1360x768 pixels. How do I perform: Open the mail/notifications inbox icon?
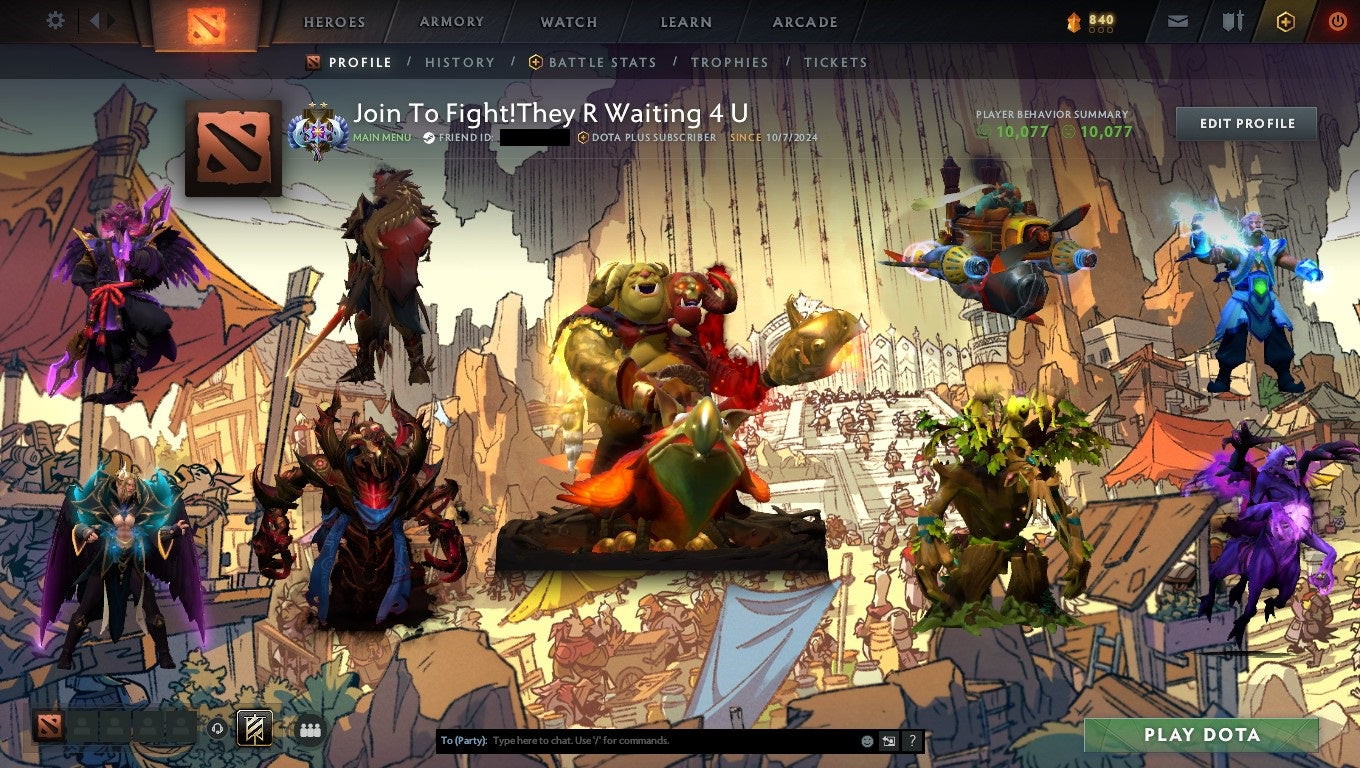pos(1176,20)
